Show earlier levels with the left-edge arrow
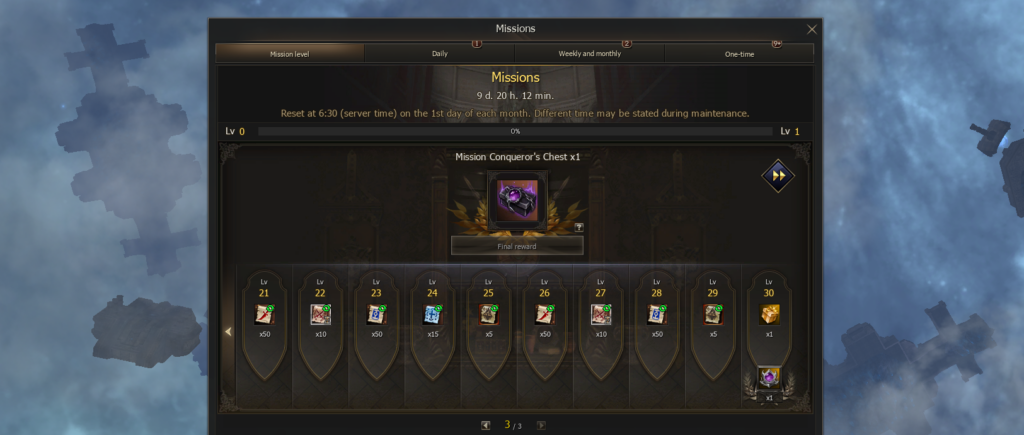This screenshot has height=435, width=1024. click(228, 332)
